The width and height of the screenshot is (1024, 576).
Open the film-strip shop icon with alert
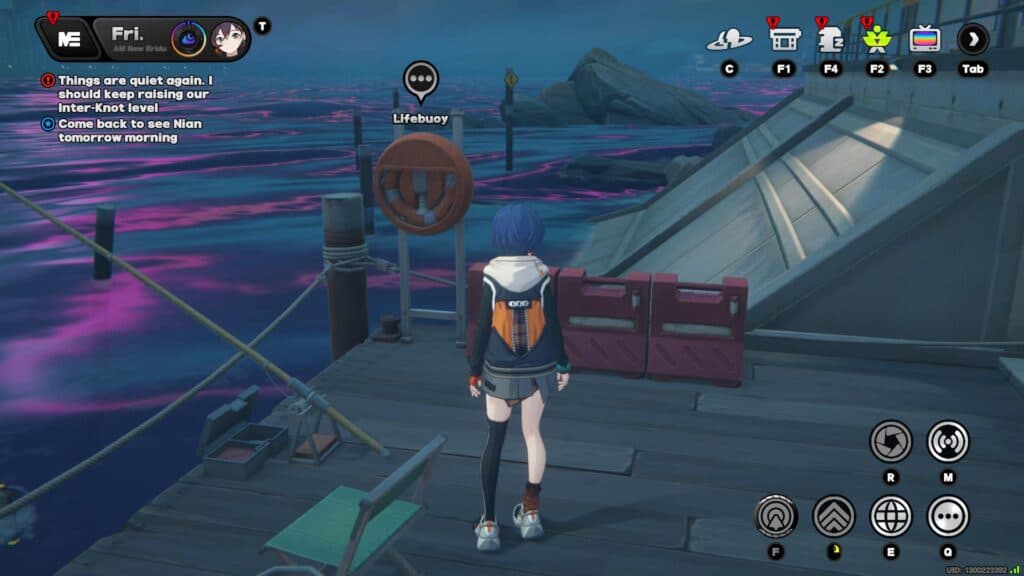(x=784, y=39)
